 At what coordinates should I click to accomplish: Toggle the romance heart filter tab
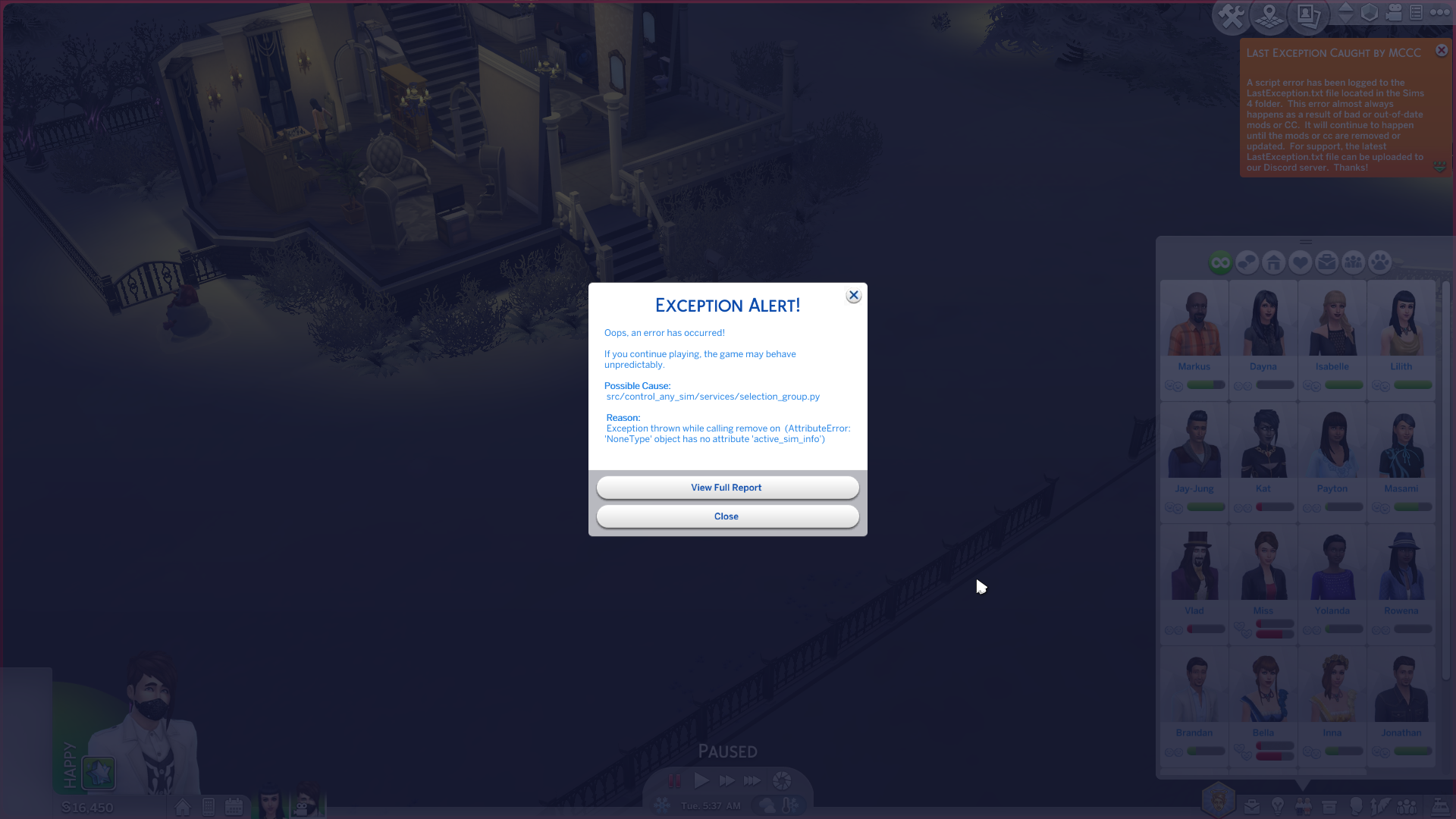pyautogui.click(x=1301, y=262)
